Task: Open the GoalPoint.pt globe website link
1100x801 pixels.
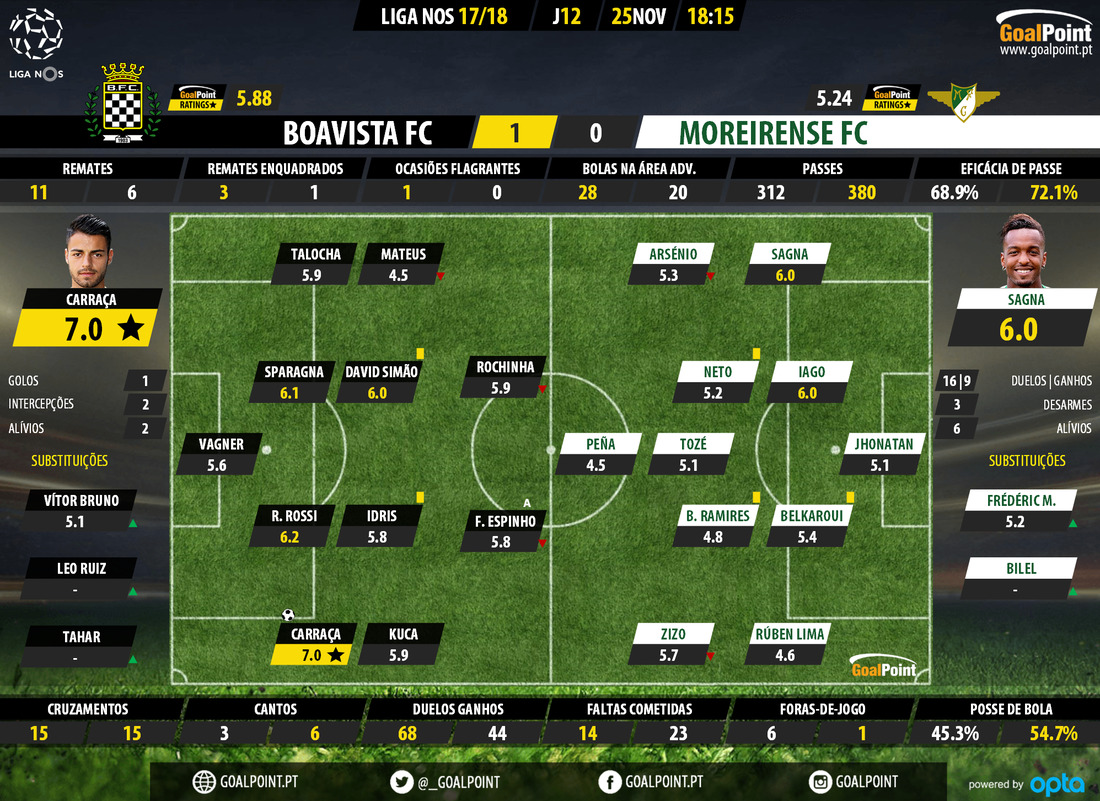Action: click(x=246, y=781)
